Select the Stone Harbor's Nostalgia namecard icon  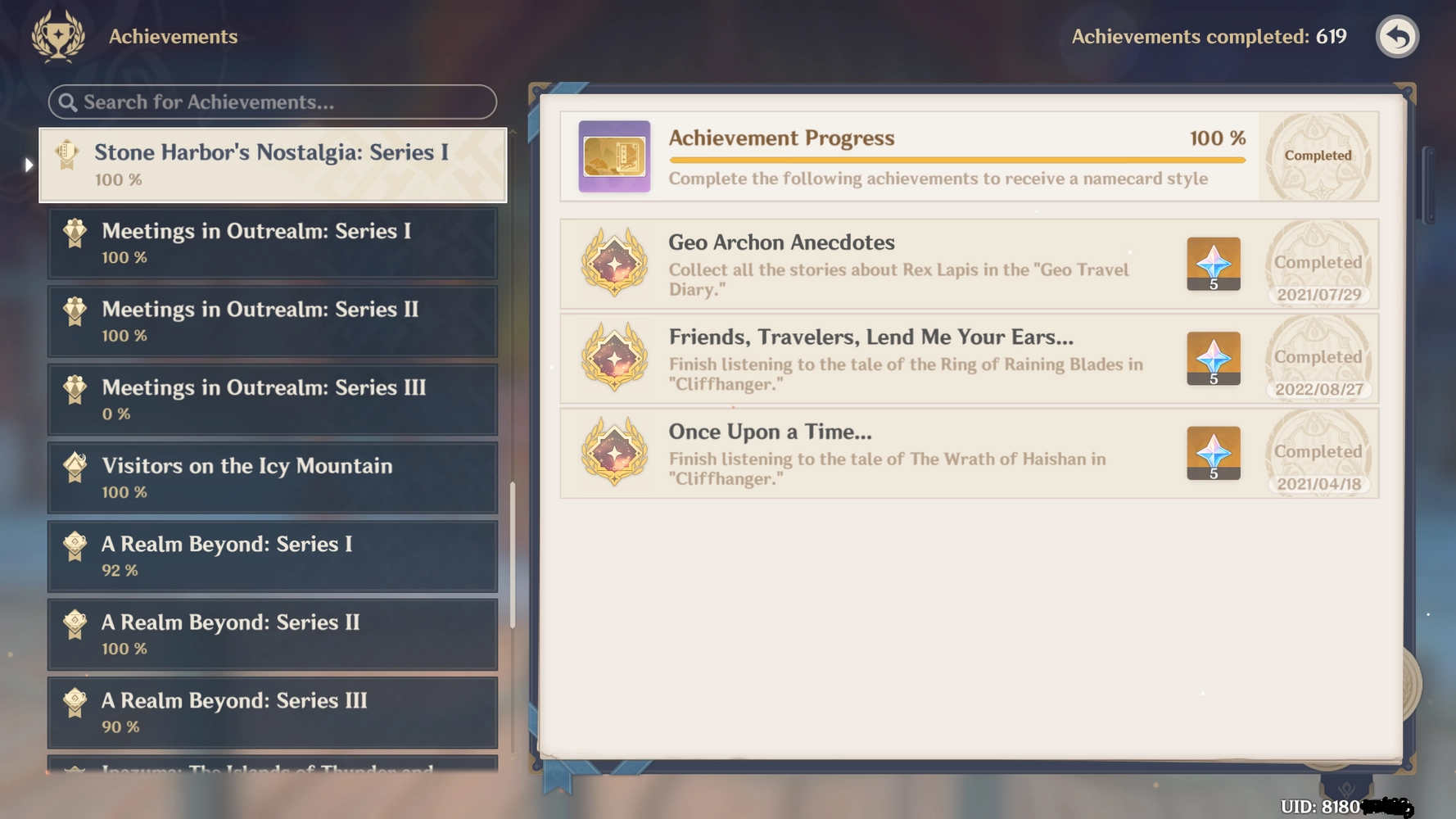68,154
